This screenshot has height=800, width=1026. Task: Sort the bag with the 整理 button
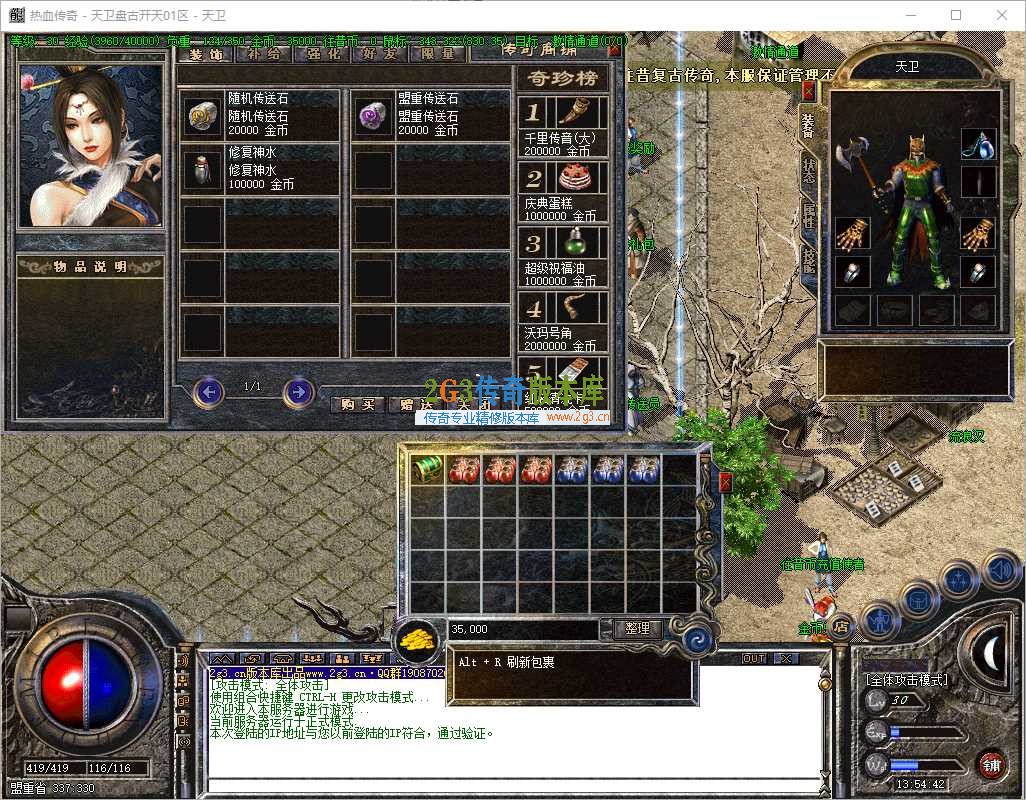coord(637,628)
